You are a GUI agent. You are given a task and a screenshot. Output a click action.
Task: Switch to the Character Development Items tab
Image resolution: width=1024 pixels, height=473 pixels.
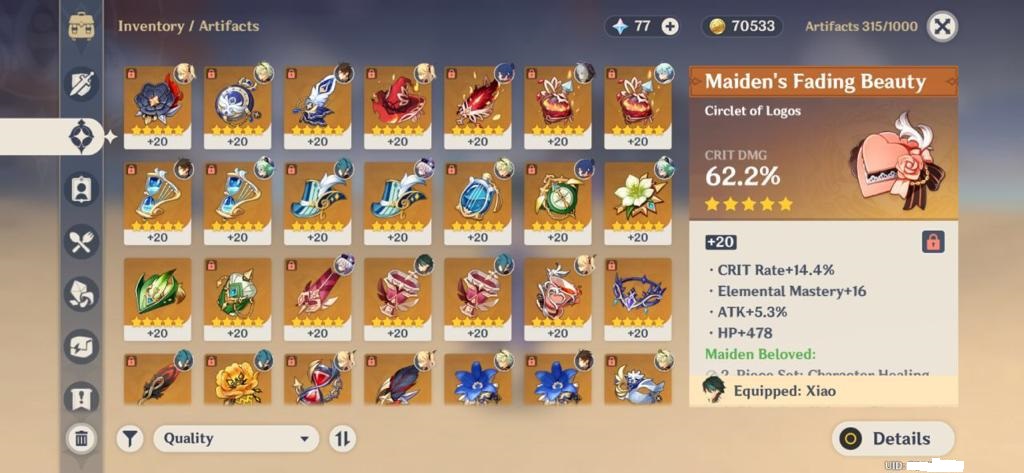81,188
